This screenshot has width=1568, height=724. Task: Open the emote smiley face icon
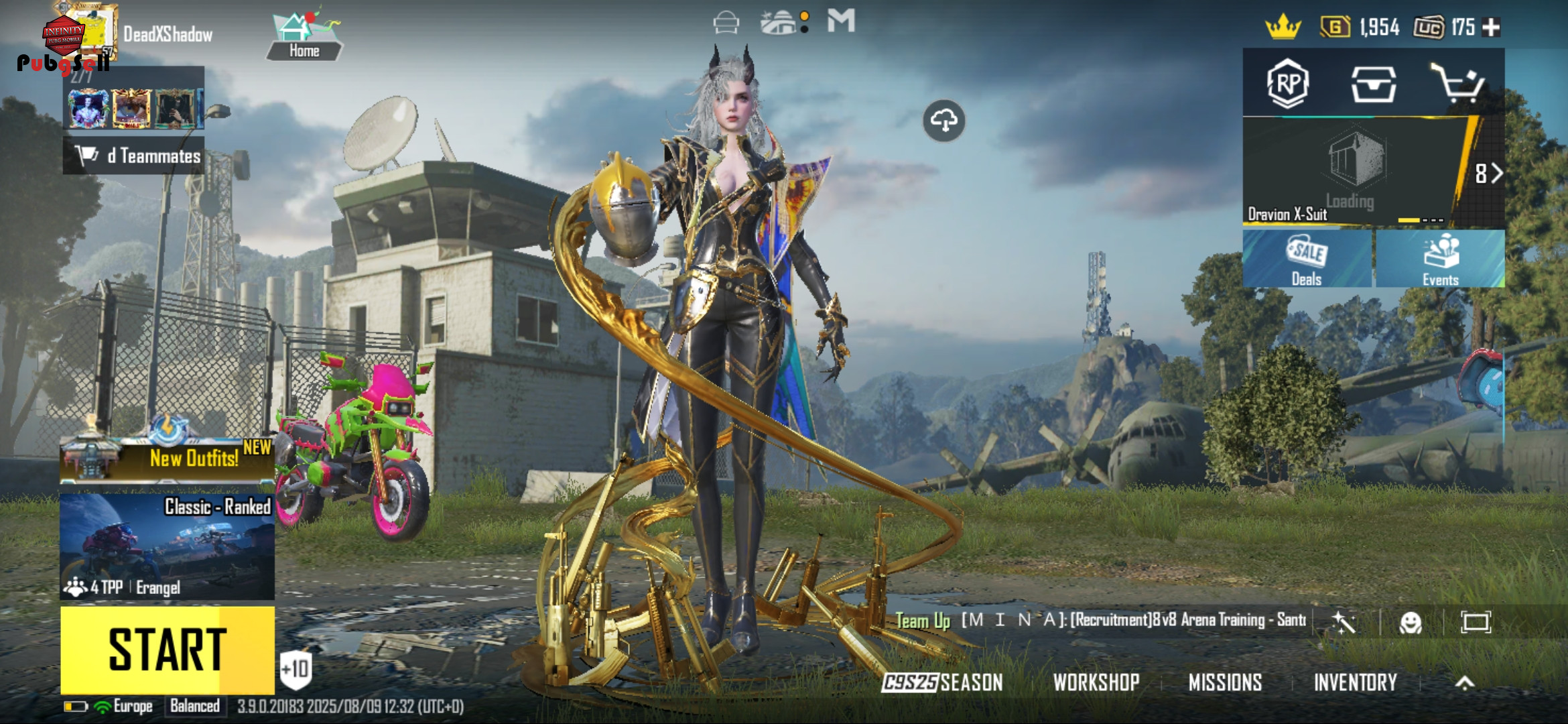[x=1411, y=623]
